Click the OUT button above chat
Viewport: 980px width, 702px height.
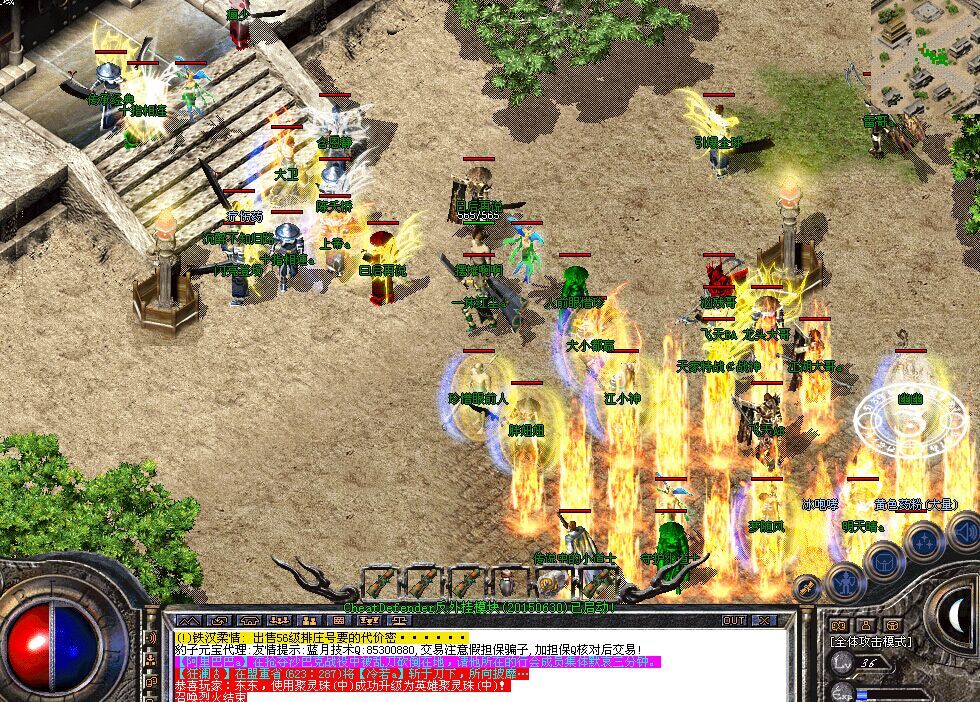tap(734, 621)
